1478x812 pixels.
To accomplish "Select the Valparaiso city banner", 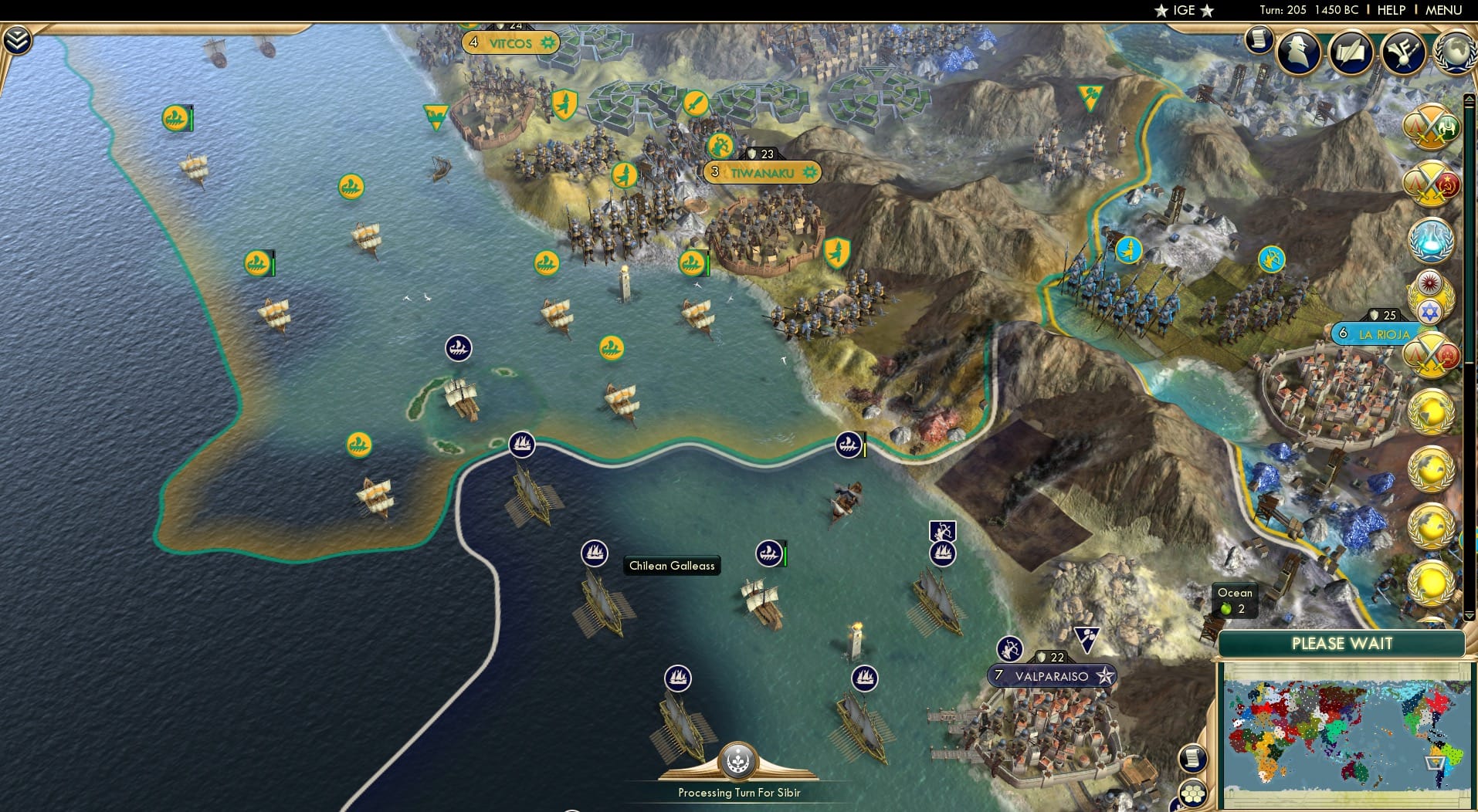I will tap(1051, 673).
